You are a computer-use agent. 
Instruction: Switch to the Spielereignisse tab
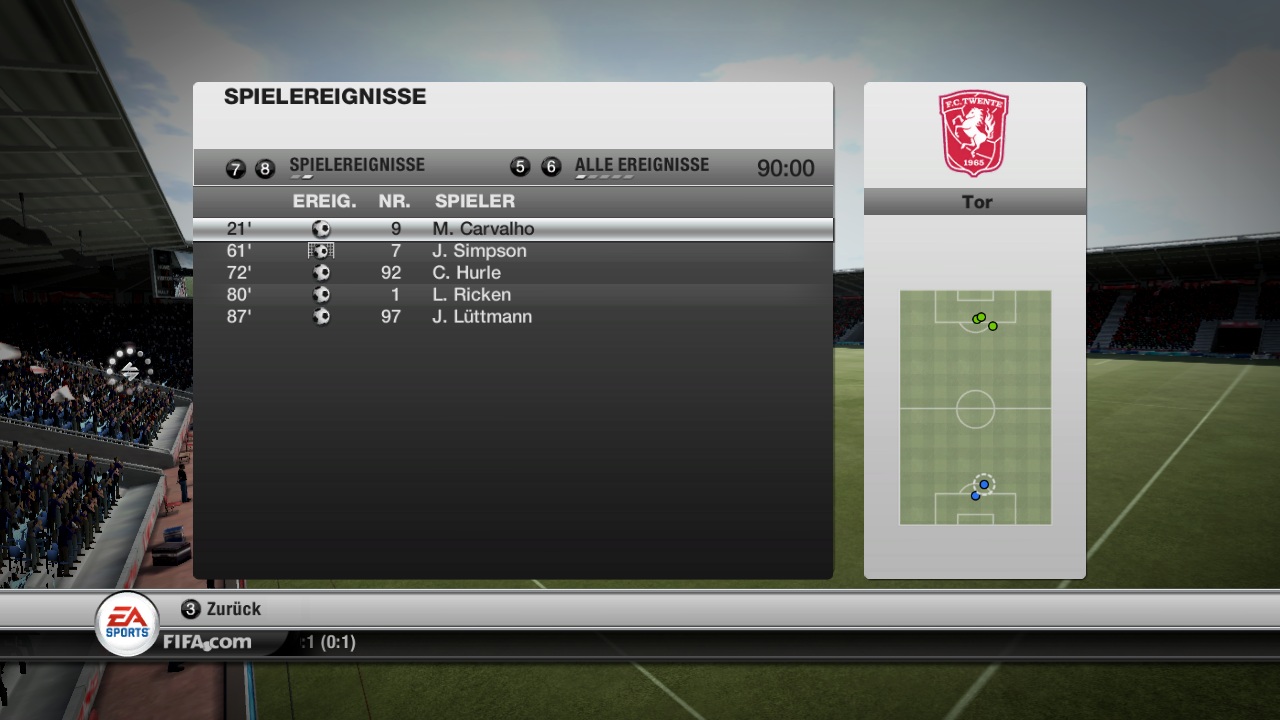pos(356,166)
